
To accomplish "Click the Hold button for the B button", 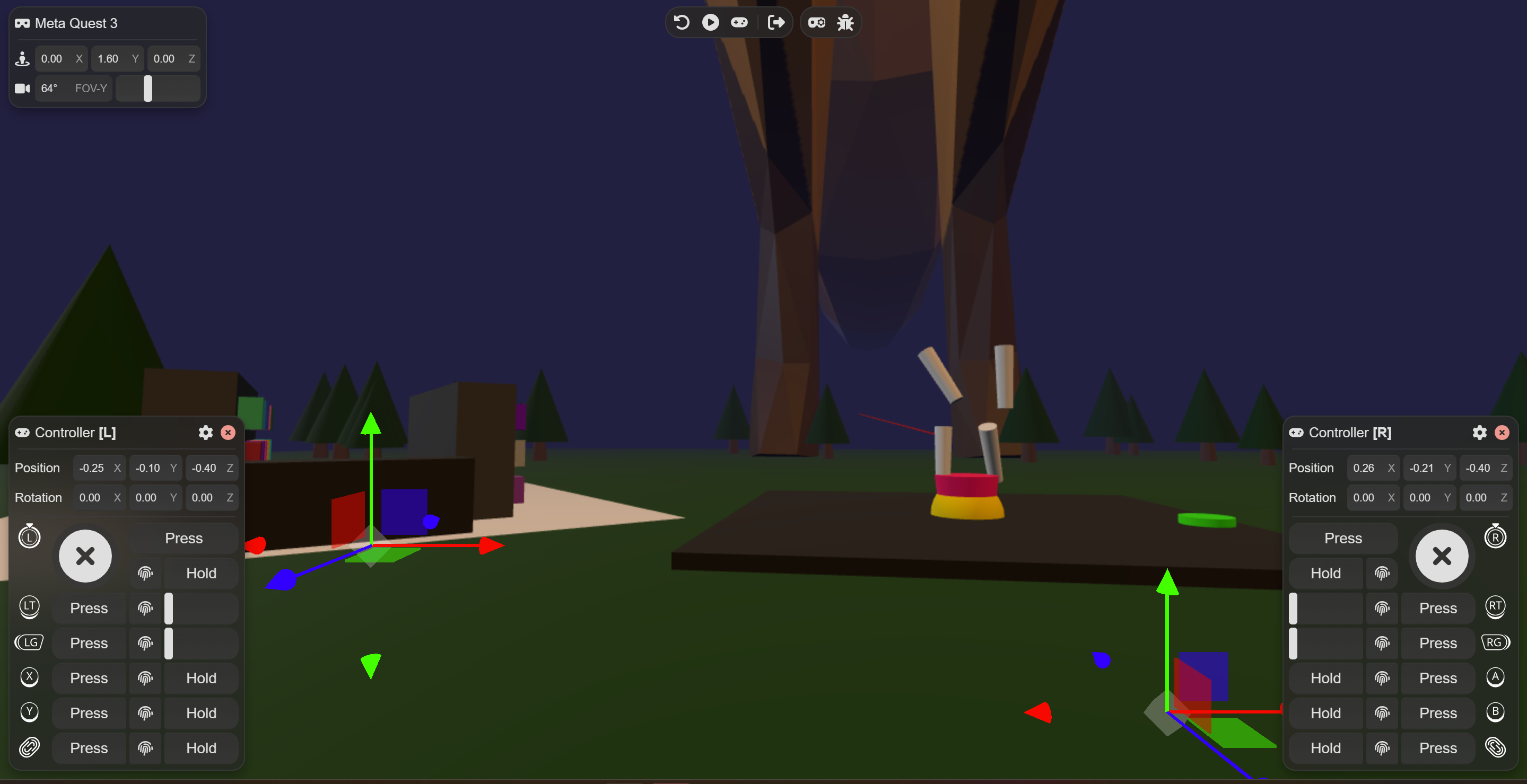I will (1325, 713).
